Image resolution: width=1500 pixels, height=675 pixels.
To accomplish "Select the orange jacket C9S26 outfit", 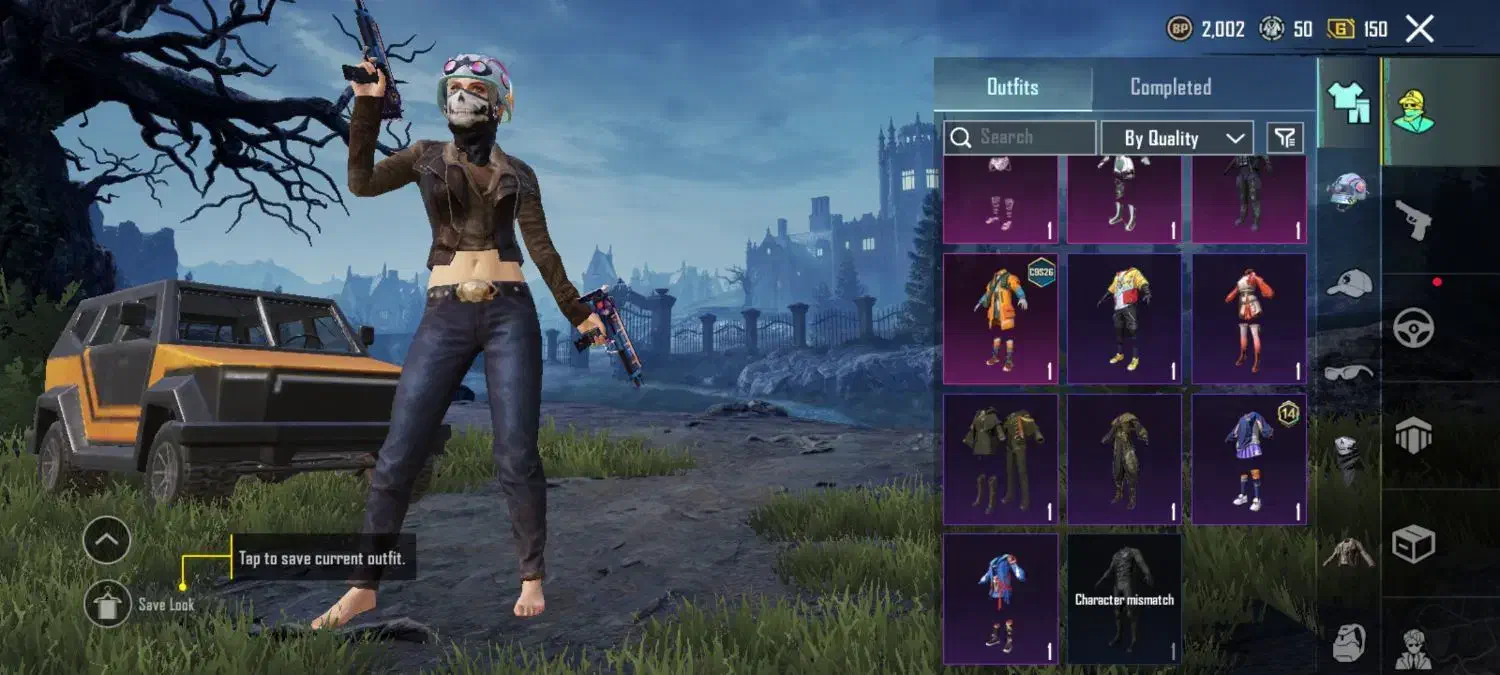I will [x=1000, y=318].
